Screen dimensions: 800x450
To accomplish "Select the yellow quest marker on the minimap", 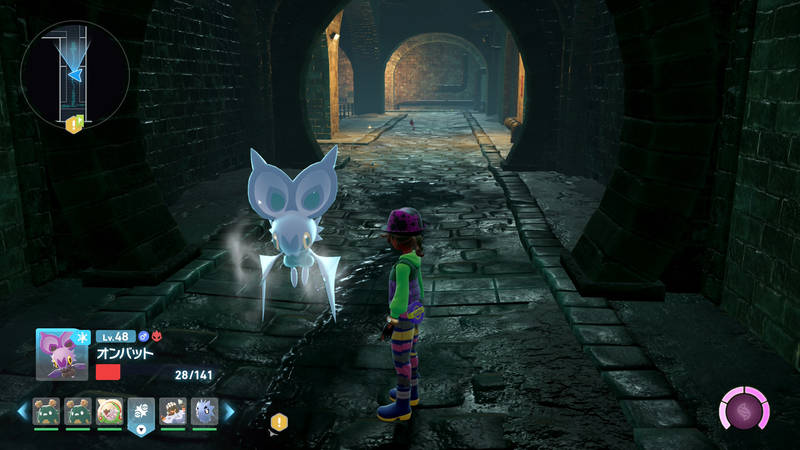I will pyautogui.click(x=73, y=125).
